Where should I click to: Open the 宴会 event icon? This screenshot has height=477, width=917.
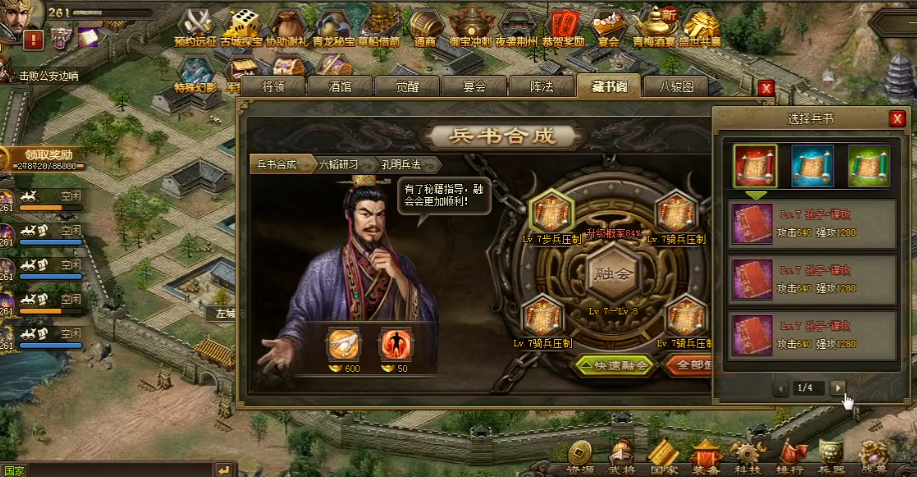[x=608, y=26]
